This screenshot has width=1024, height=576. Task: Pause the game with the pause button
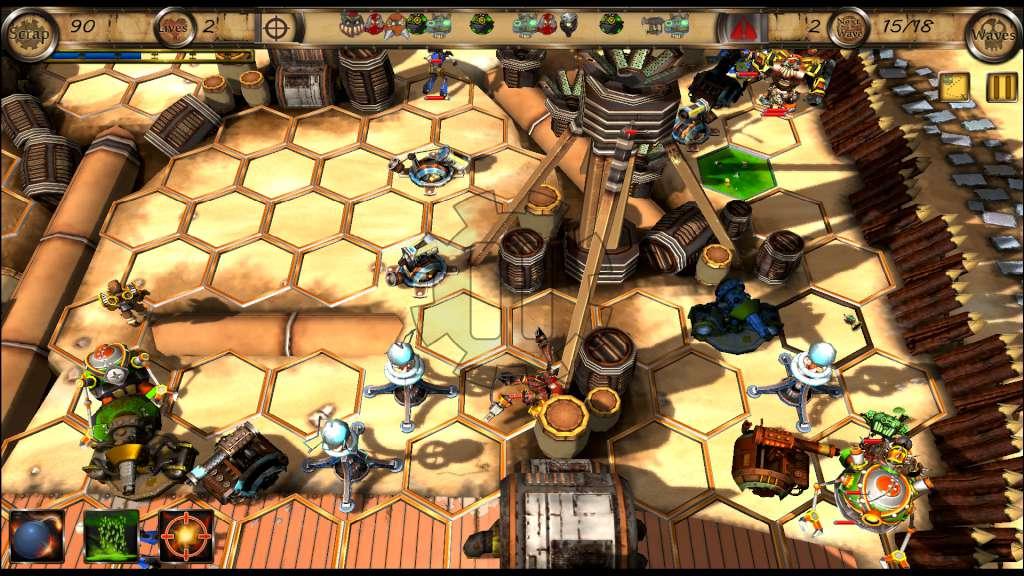click(x=1001, y=87)
